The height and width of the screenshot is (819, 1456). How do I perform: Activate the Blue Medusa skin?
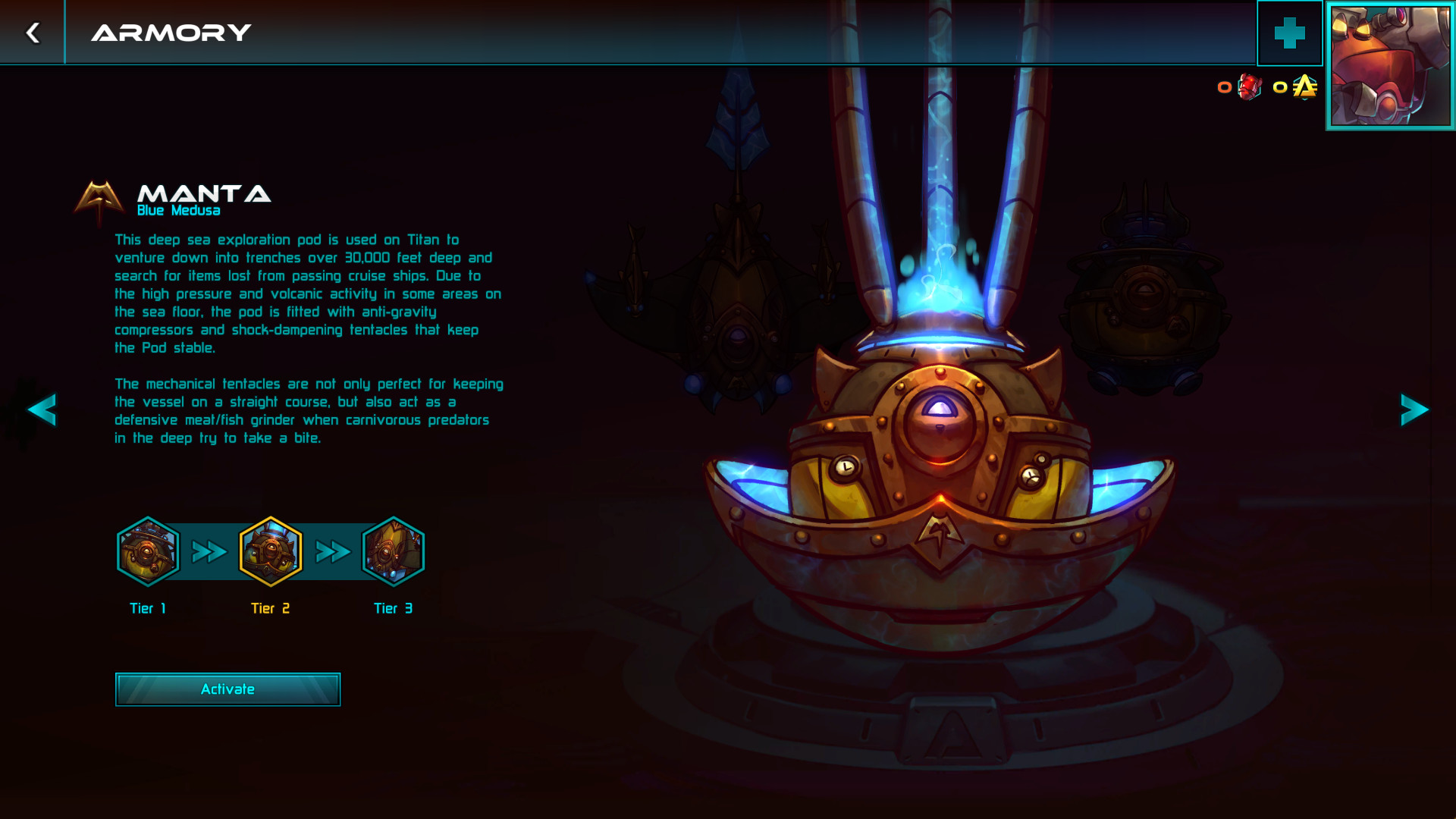[227, 689]
